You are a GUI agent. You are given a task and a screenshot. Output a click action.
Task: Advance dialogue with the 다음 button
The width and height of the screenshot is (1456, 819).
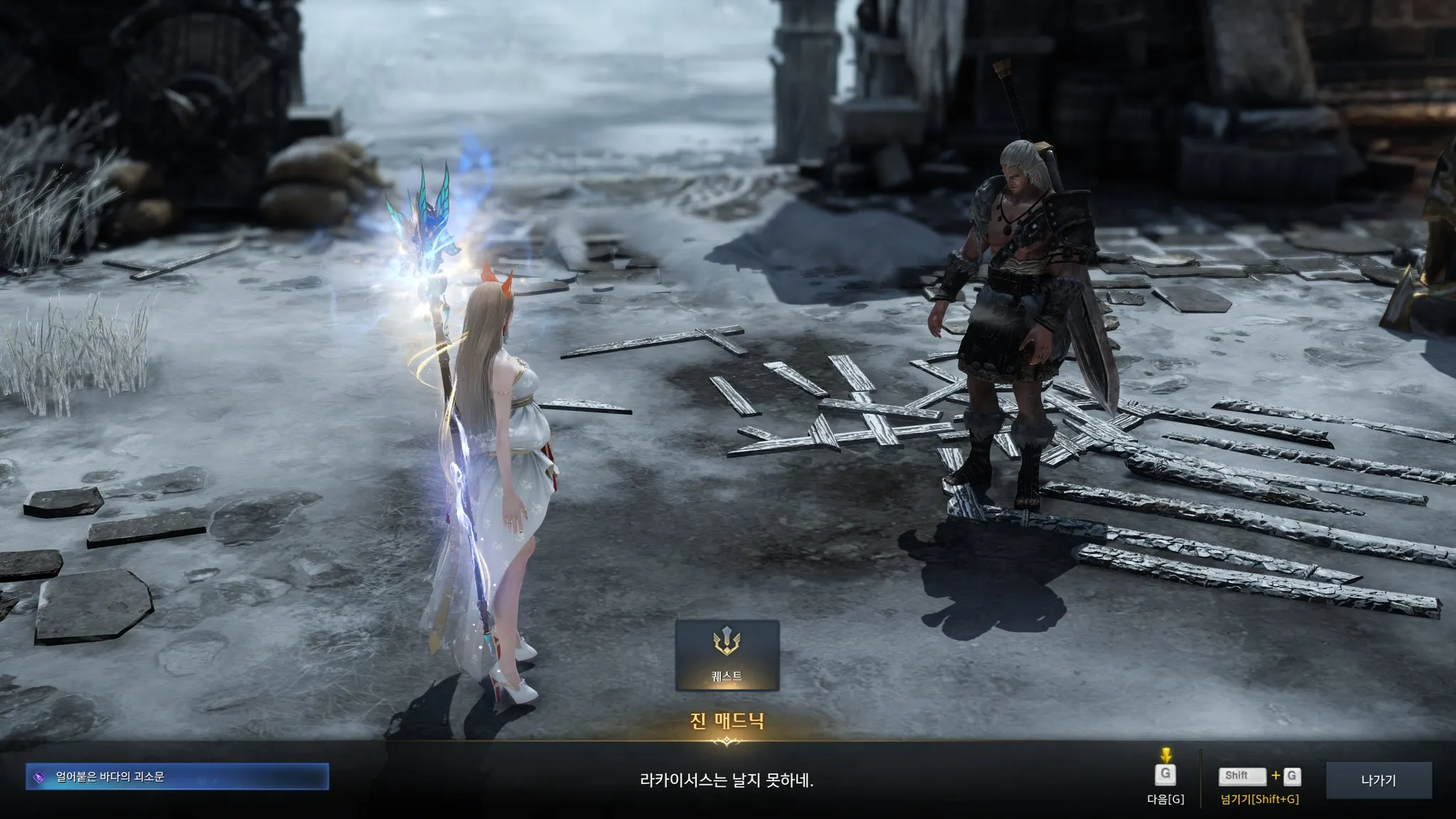tap(1165, 776)
